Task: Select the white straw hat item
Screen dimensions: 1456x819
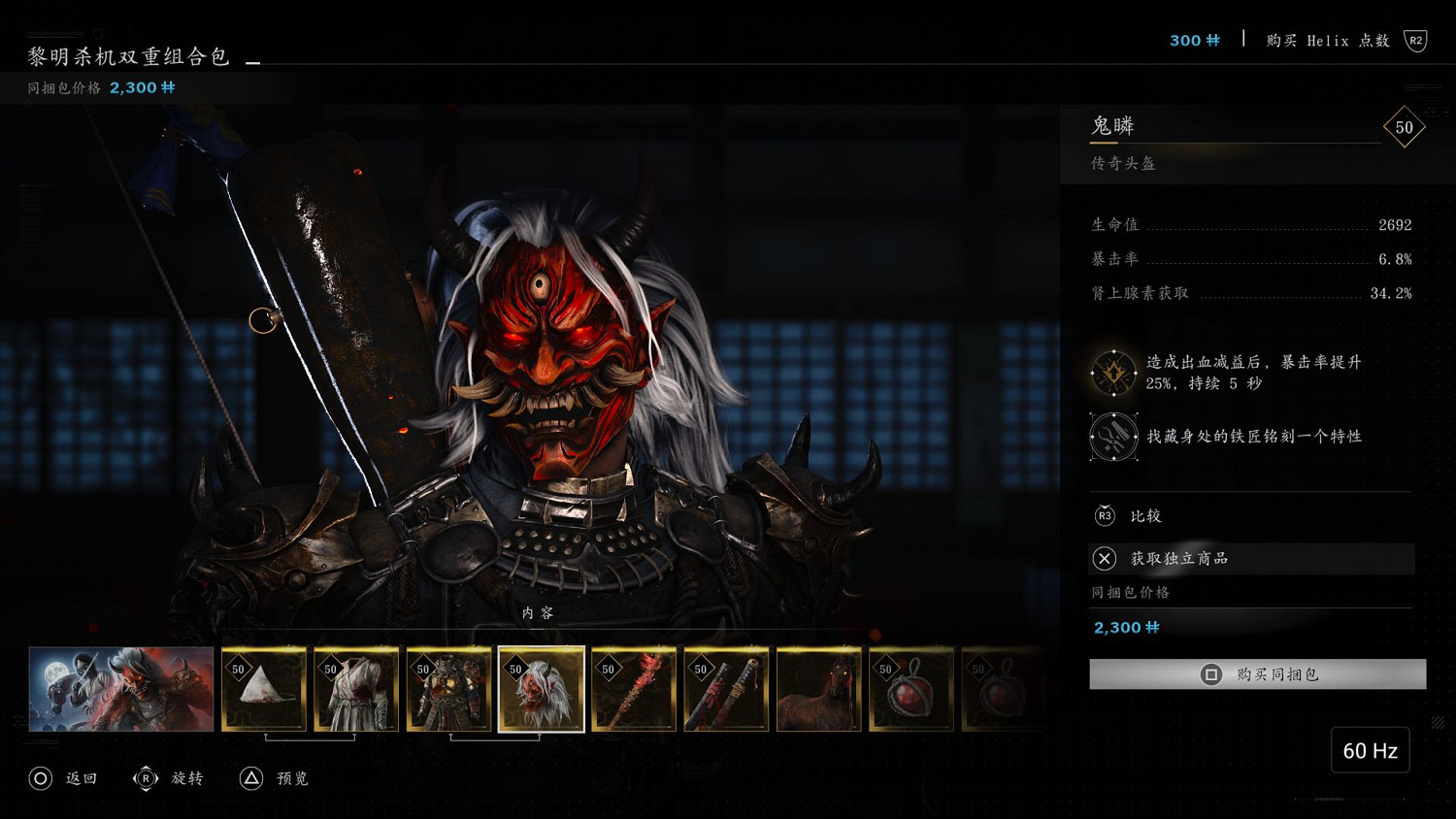Action: [x=264, y=689]
